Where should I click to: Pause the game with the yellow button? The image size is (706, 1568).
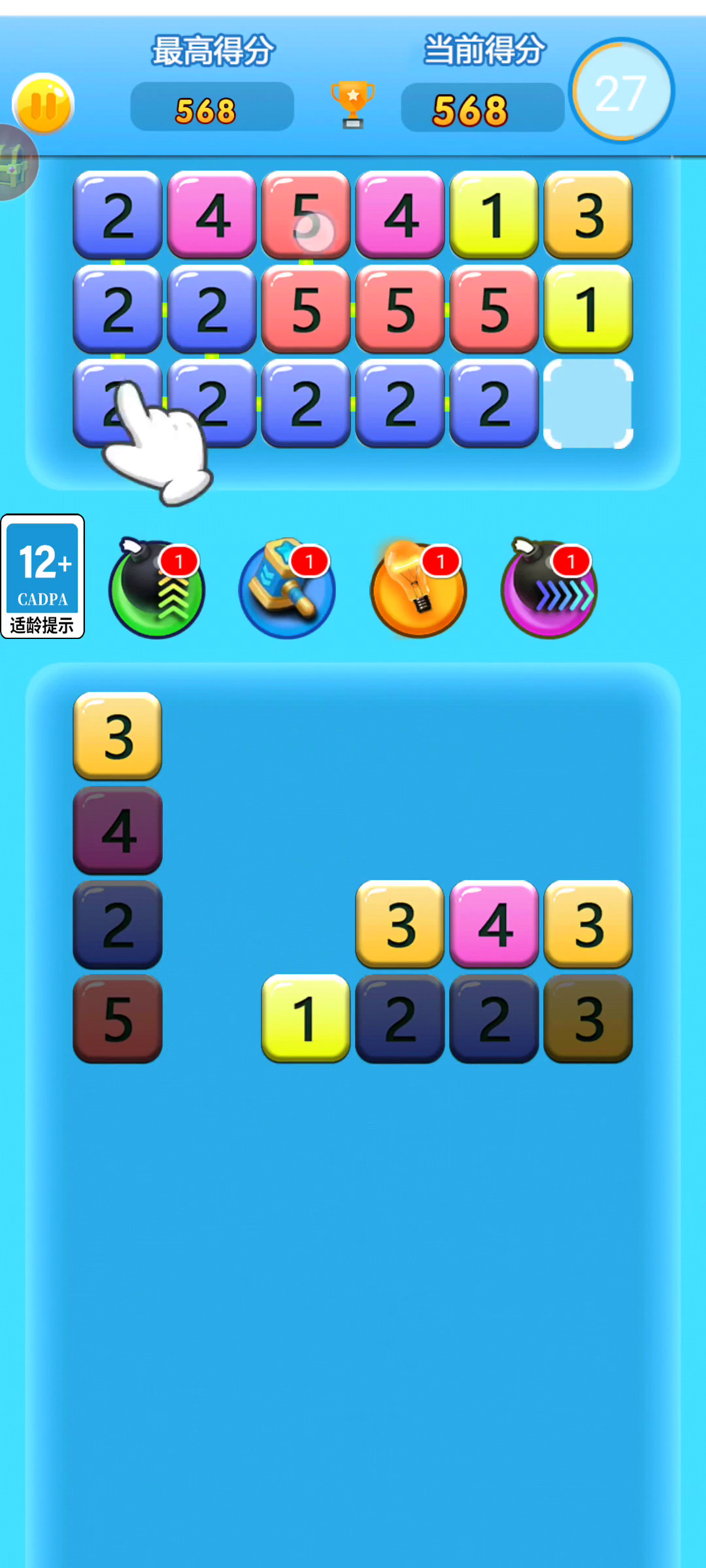coord(43,105)
